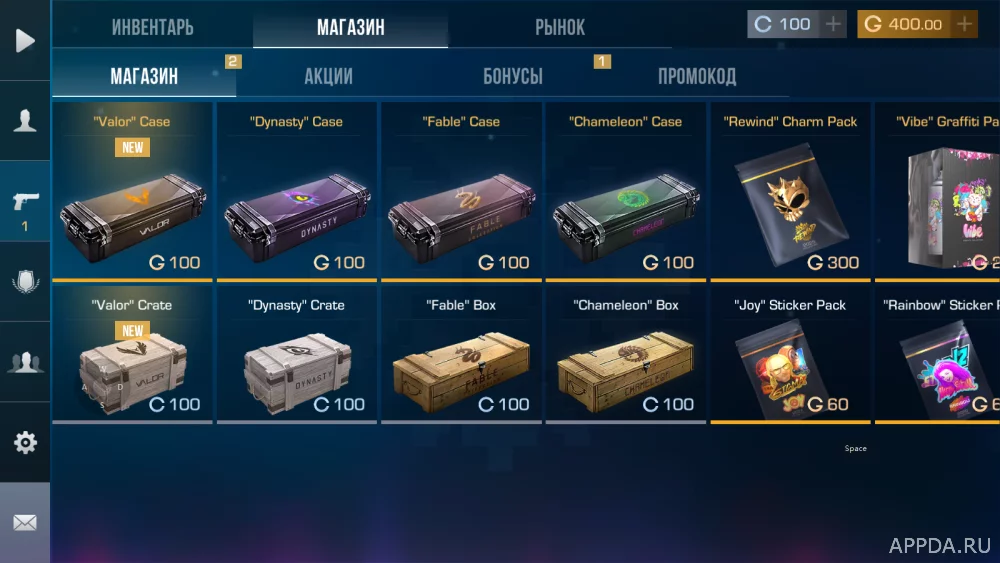Add silver coins with the plus button
Viewport: 1000px width, 563px height.
click(834, 24)
